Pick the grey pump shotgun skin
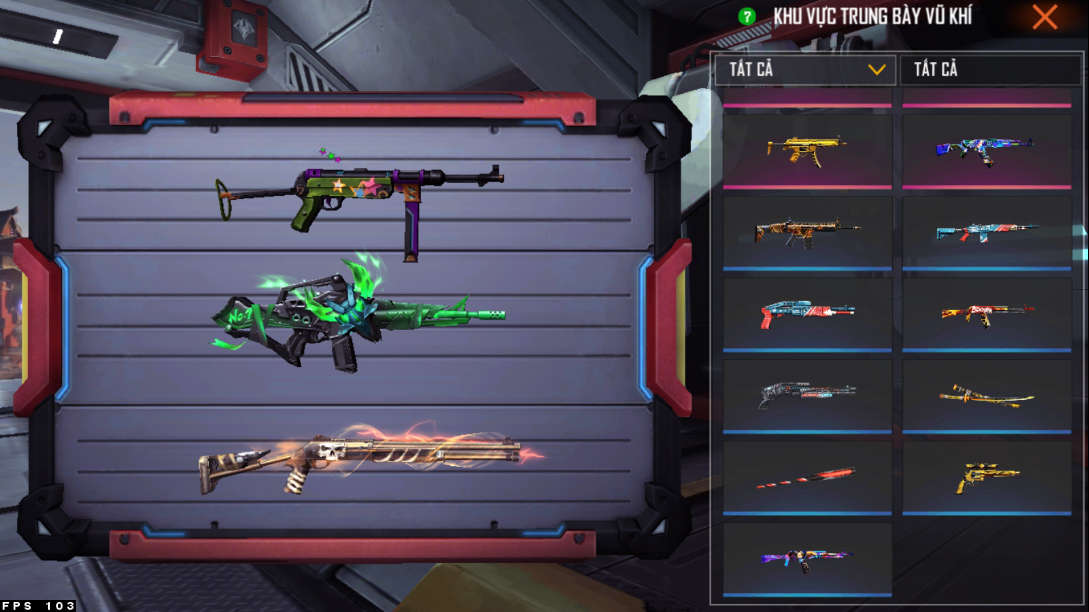The width and height of the screenshot is (1089, 612). tap(806, 395)
